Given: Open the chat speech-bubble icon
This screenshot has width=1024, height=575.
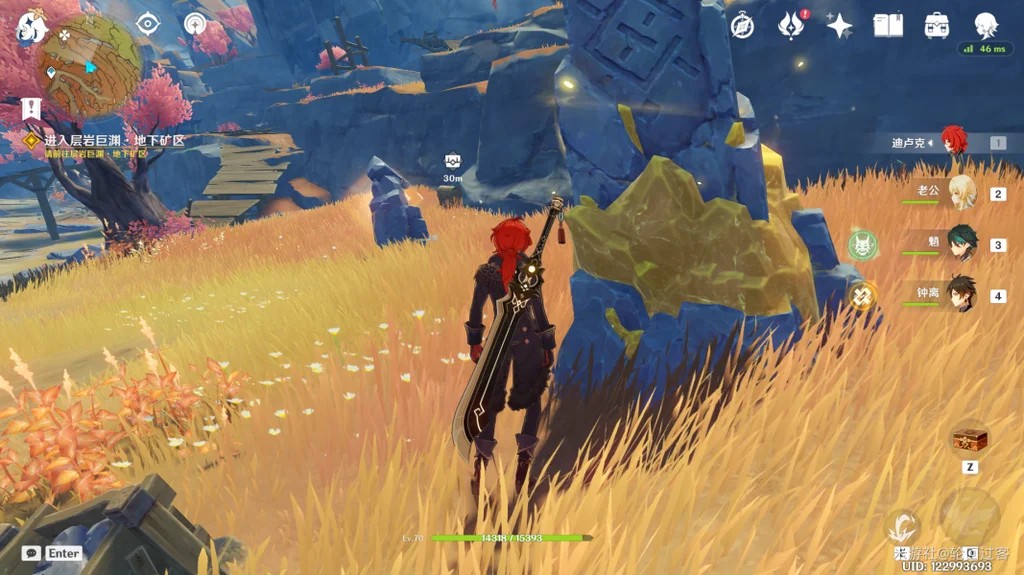Looking at the screenshot, I should [x=31, y=553].
